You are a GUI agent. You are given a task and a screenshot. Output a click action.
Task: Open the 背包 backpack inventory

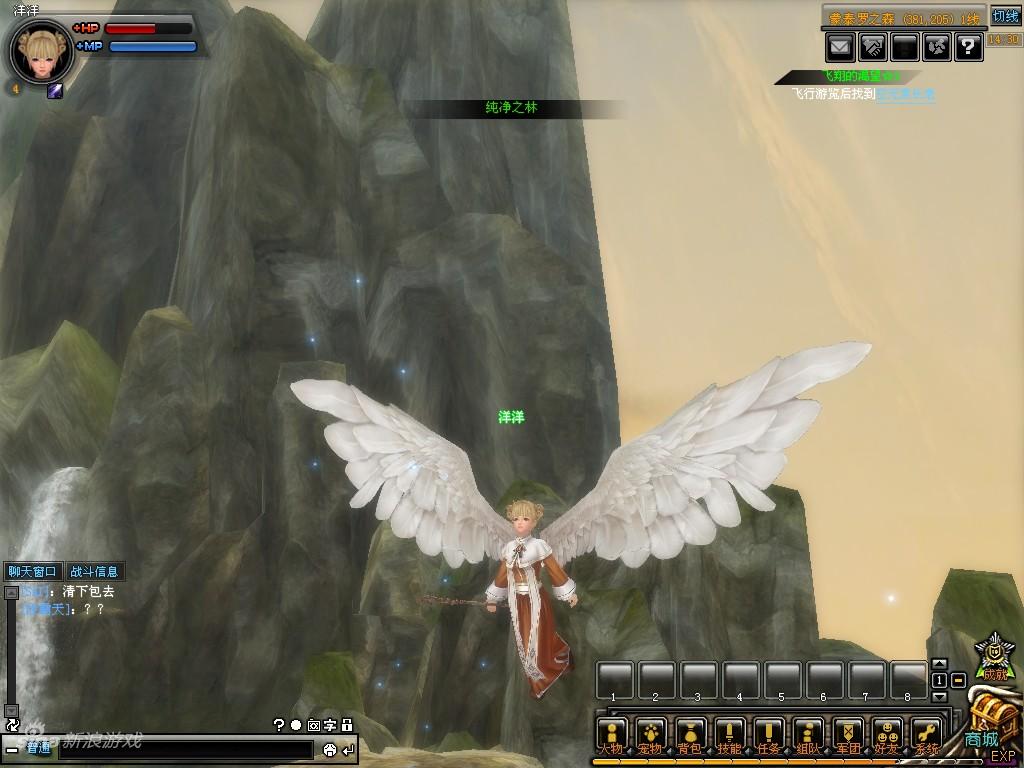tap(690, 734)
